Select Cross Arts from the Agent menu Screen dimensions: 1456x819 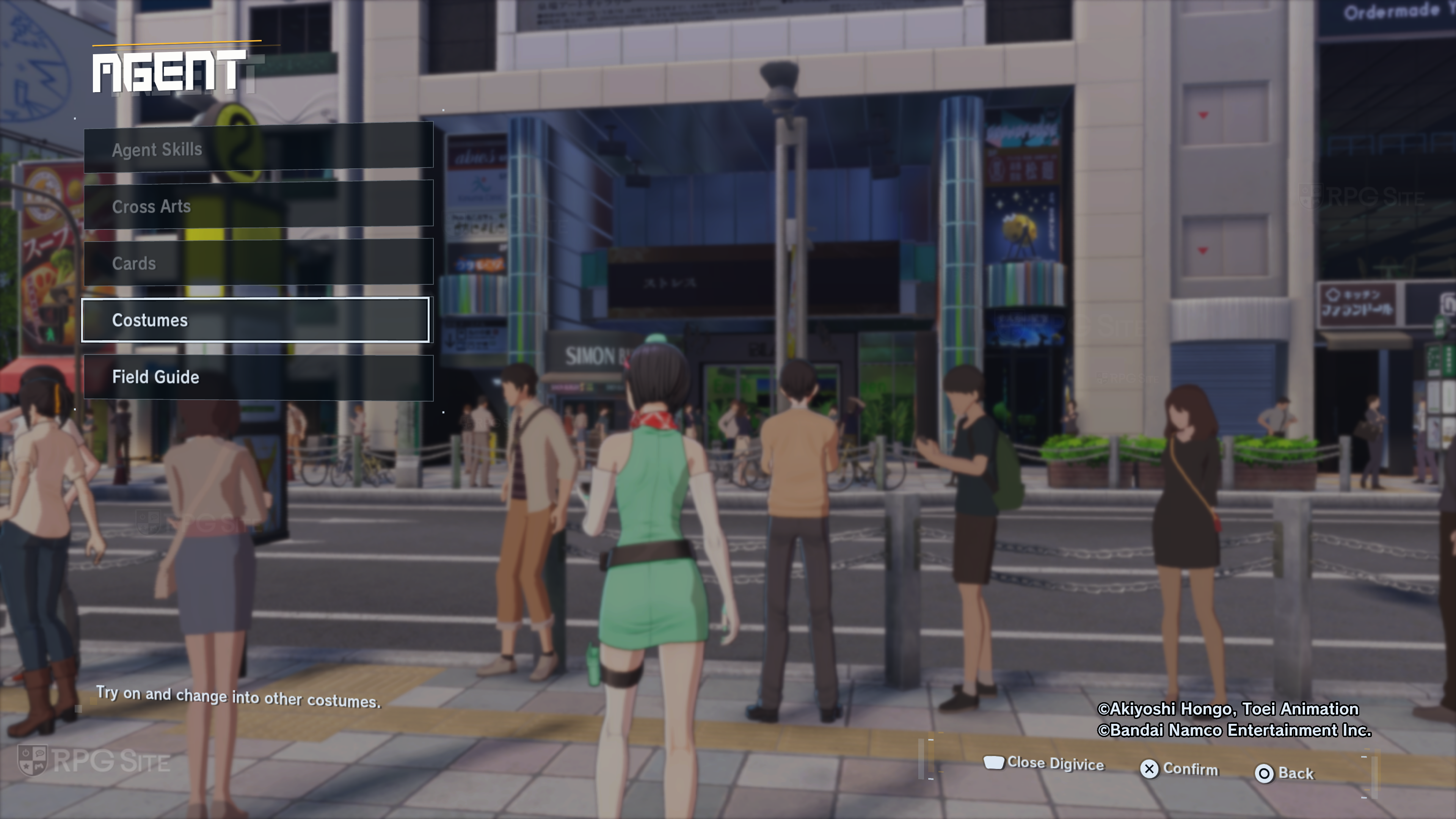click(x=258, y=206)
